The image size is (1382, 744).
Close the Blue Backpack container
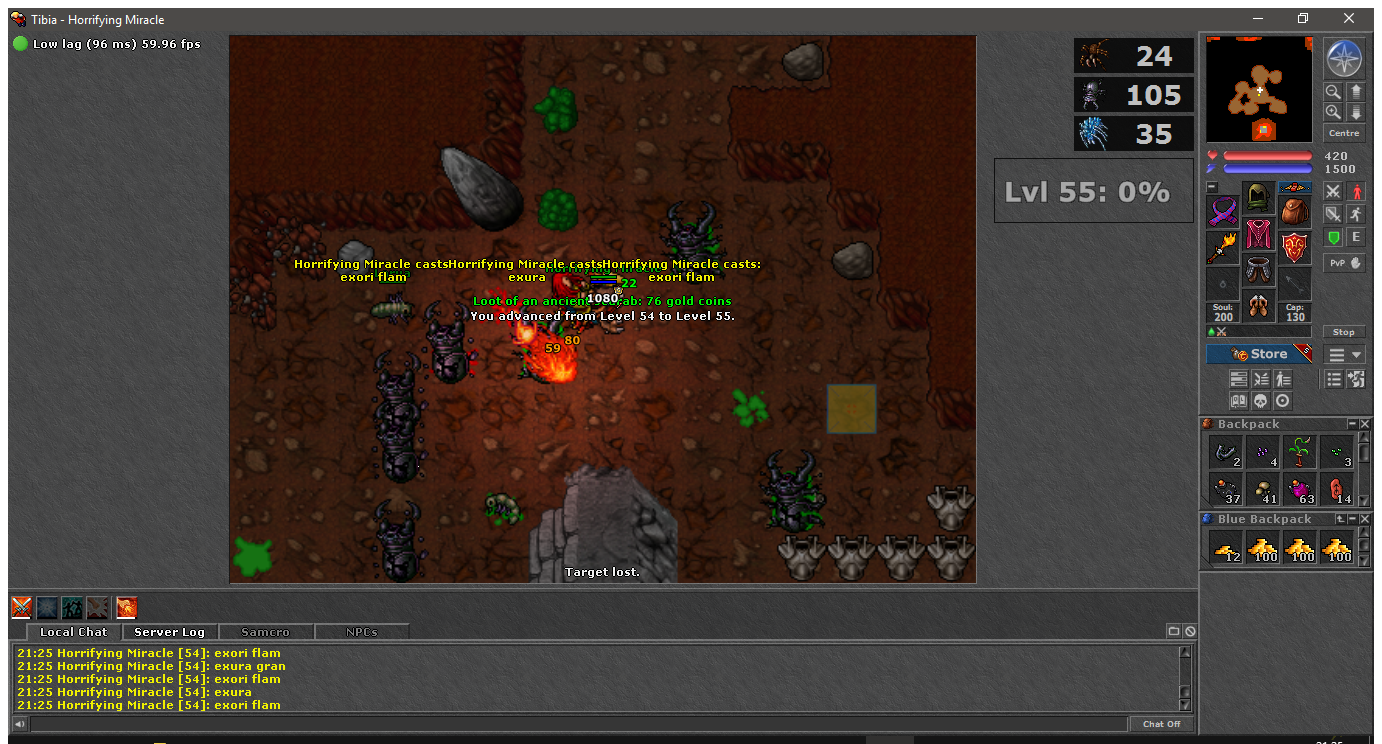(1365, 519)
